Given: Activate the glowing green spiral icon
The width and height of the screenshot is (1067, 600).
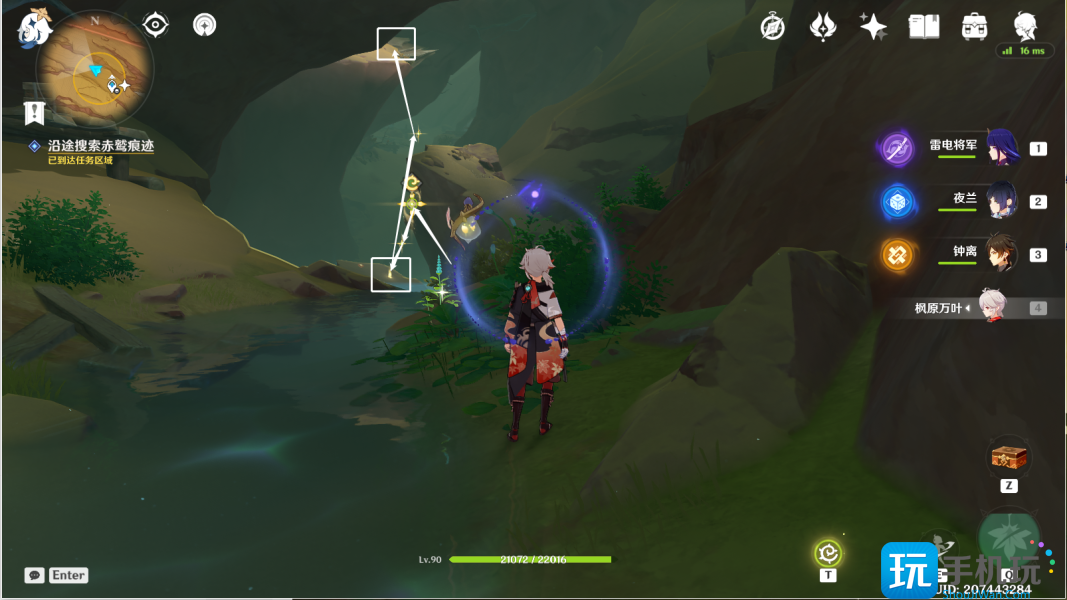Looking at the screenshot, I should click(x=828, y=552).
